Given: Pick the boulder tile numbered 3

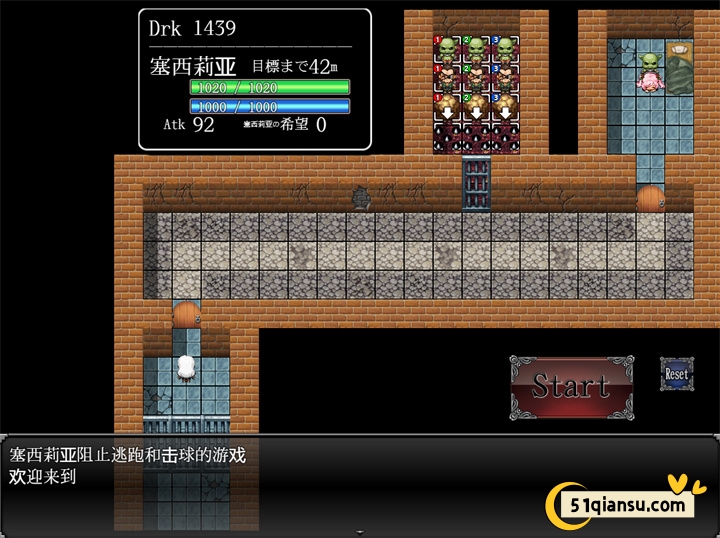Looking at the screenshot, I should [505, 106].
